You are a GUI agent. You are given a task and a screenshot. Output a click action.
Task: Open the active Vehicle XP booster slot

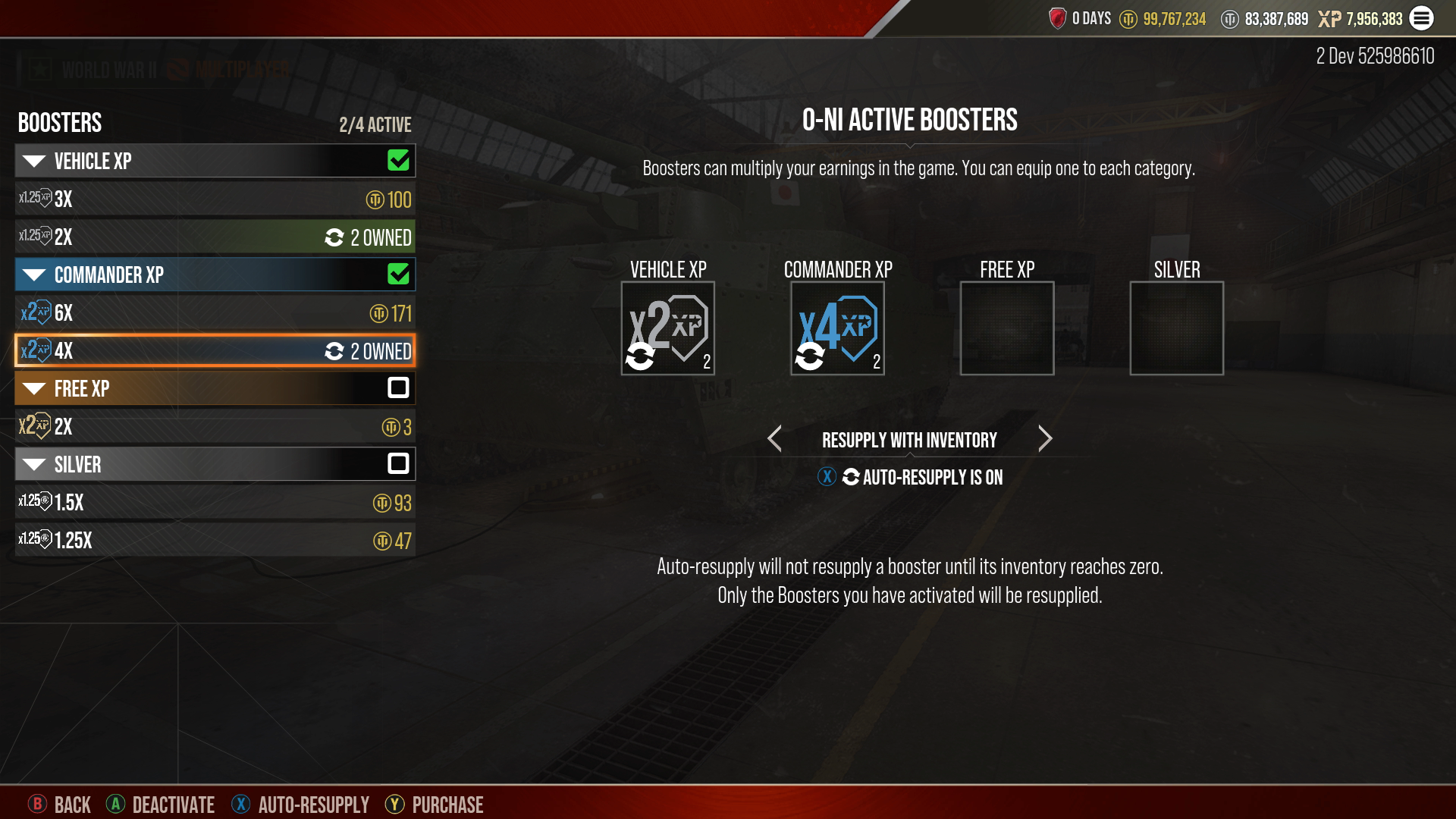[667, 328]
